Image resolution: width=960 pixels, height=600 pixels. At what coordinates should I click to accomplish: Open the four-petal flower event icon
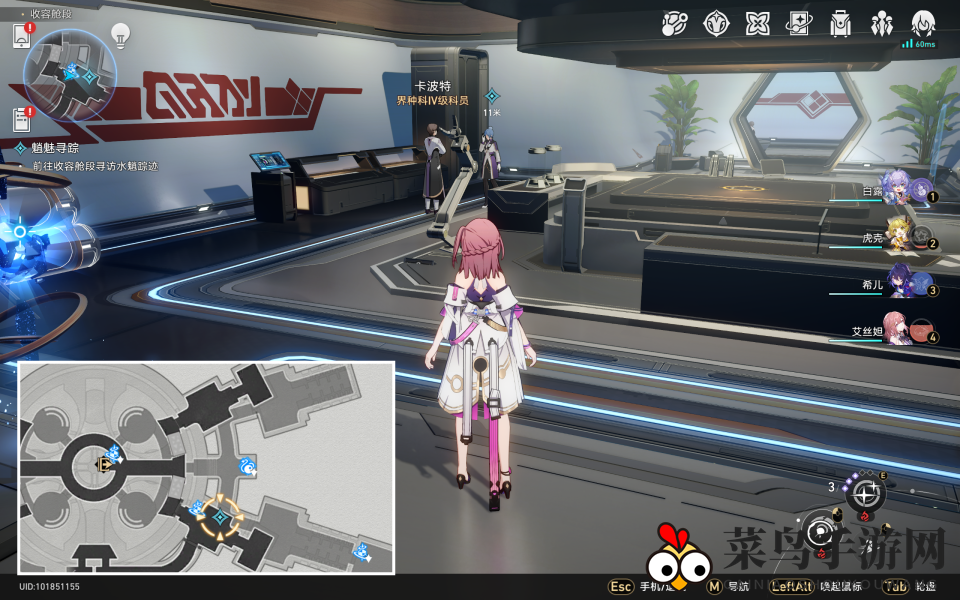757,23
